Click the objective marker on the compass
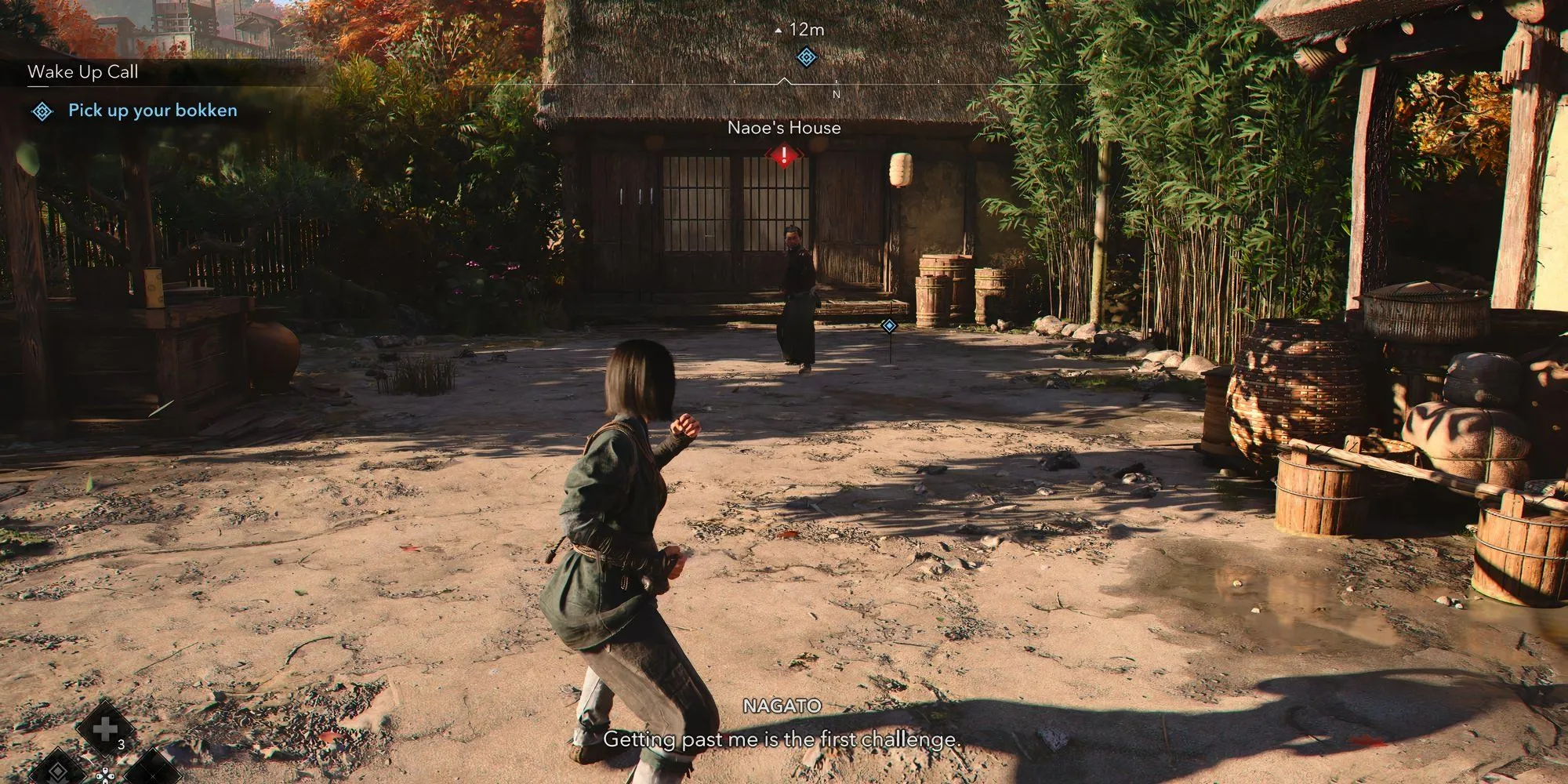The image size is (1568, 784). pyautogui.click(x=807, y=57)
